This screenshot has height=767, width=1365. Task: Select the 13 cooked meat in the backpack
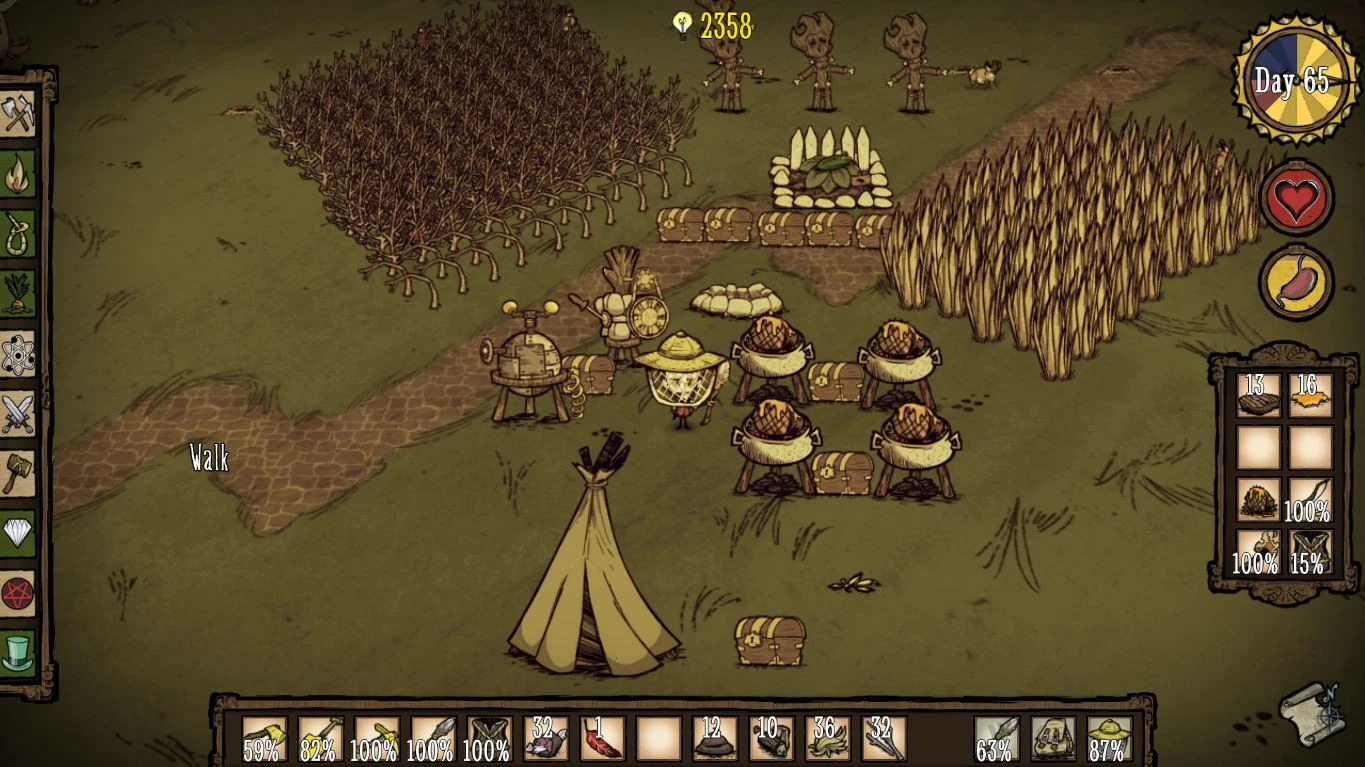1258,395
